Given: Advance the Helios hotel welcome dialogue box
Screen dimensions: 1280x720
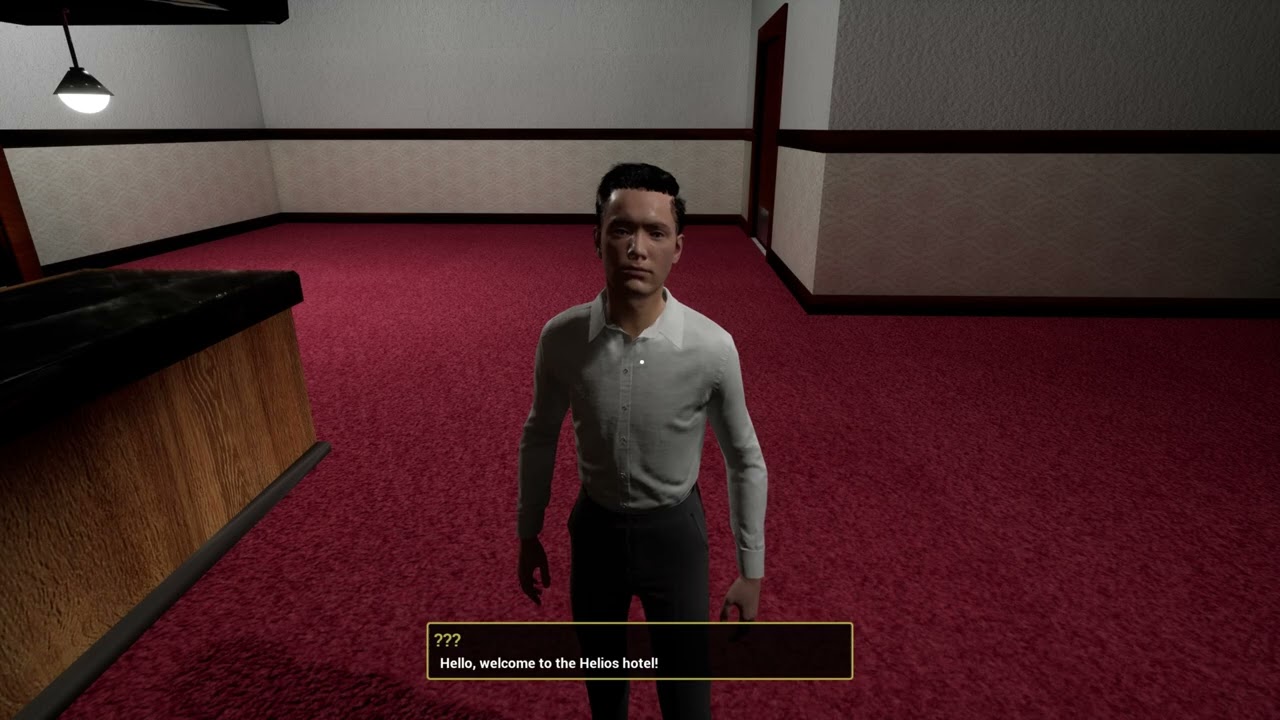Looking at the screenshot, I should pyautogui.click(x=639, y=652).
